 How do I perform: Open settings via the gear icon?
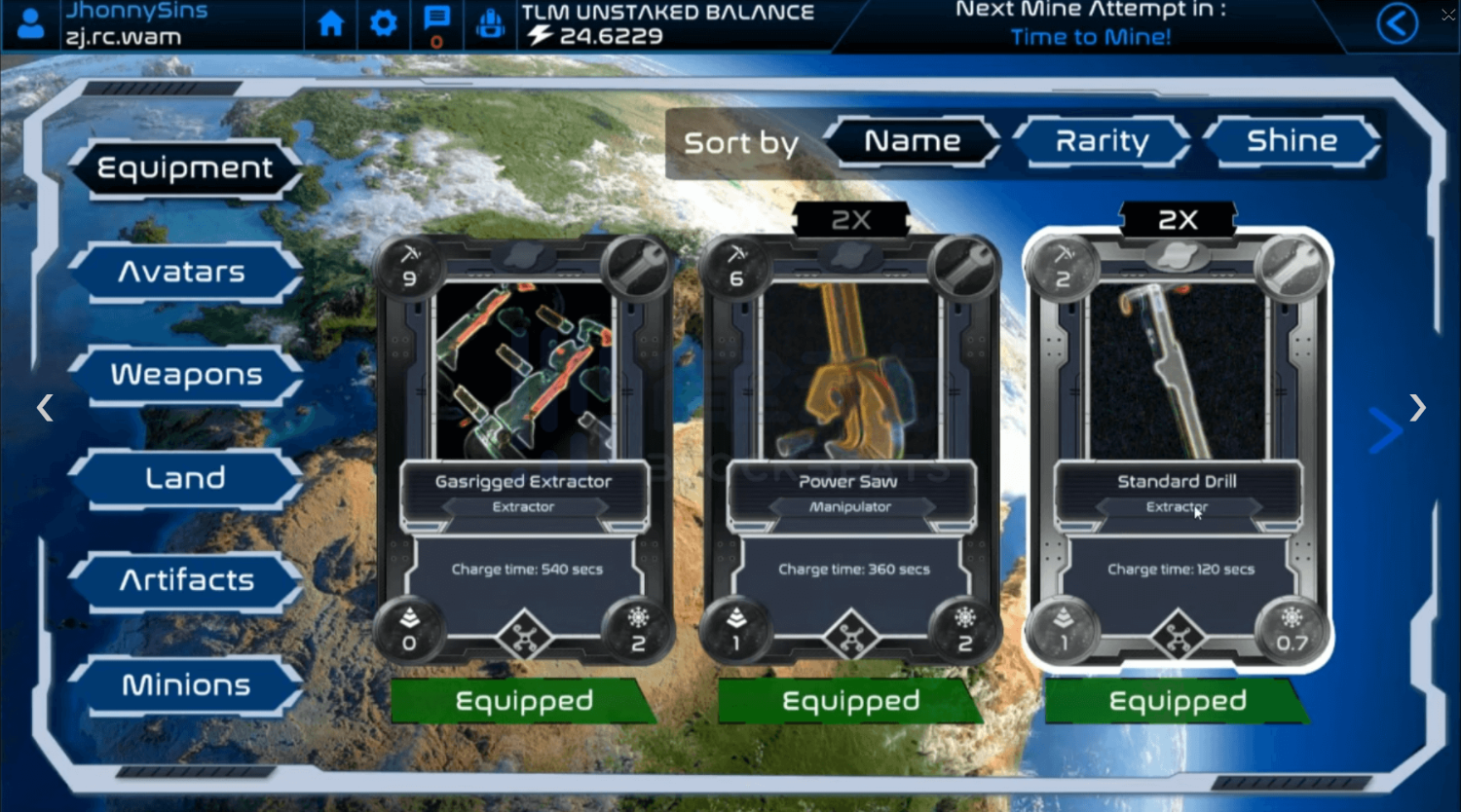pos(384,23)
